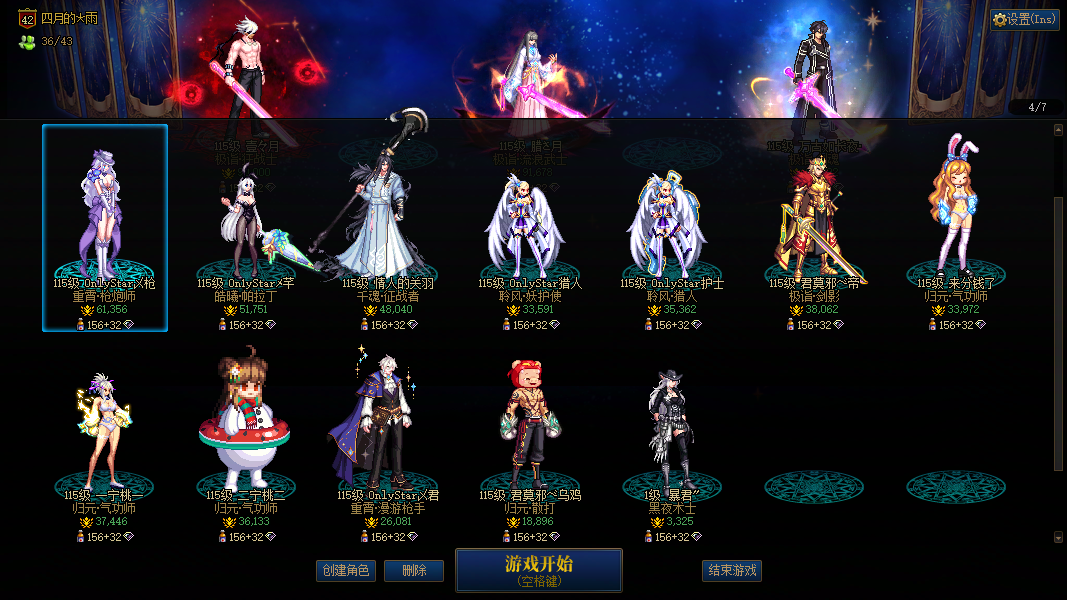
Task: Hit the 删除 delete character button
Action: click(414, 571)
